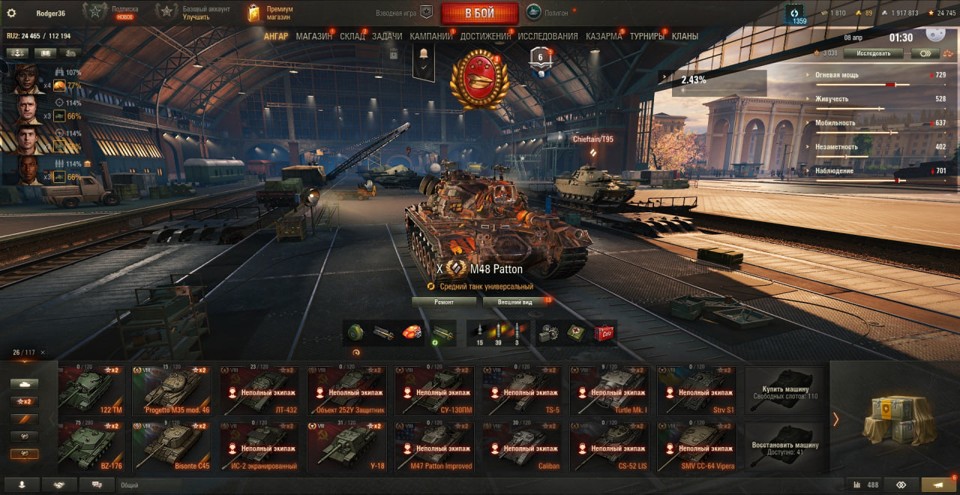Open the ДОСТИЖЕНИЯ tab
The height and width of the screenshot is (495, 960).
(x=486, y=36)
